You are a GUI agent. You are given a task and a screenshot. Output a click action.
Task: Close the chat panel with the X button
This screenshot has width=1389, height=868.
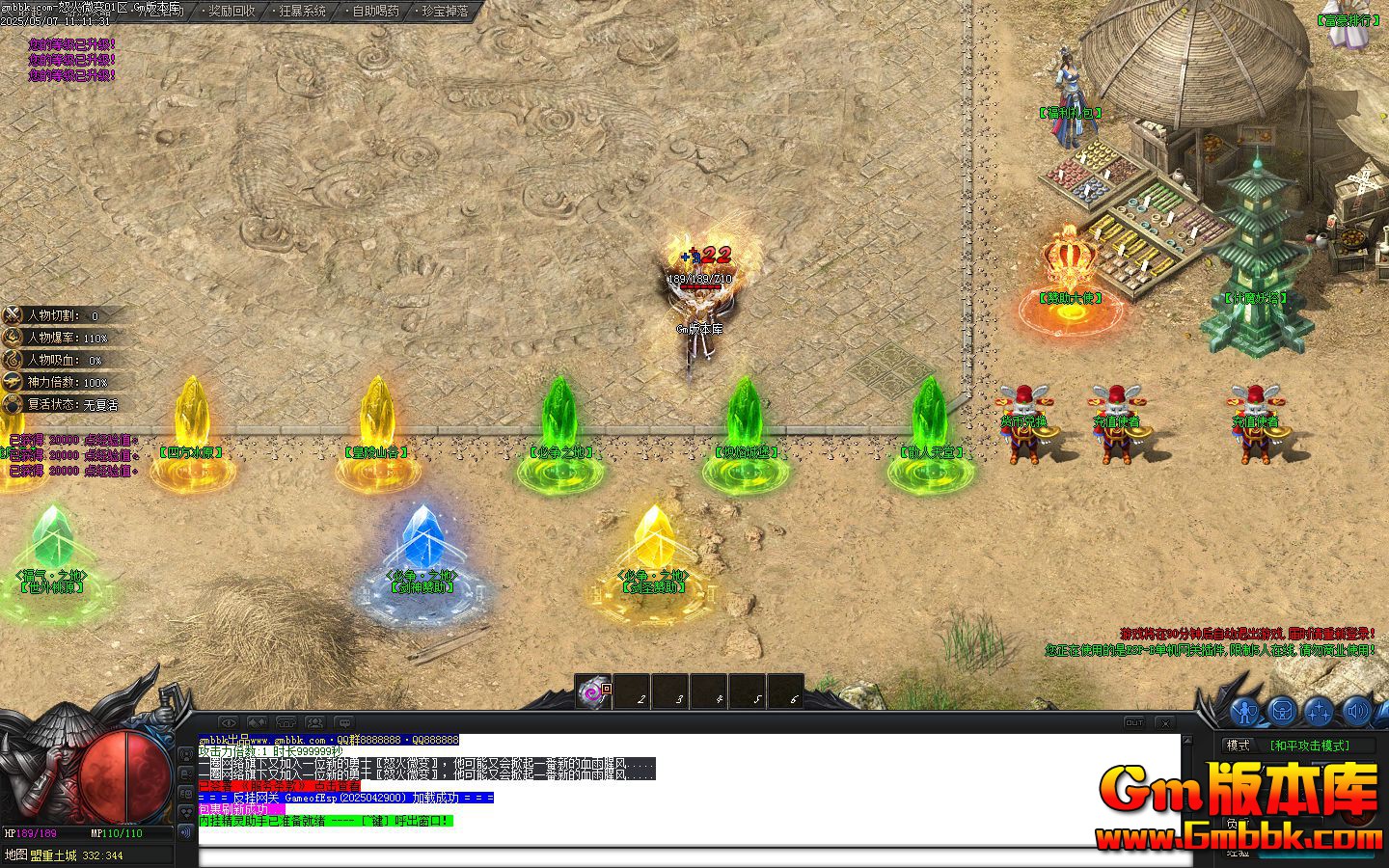click(x=1165, y=722)
